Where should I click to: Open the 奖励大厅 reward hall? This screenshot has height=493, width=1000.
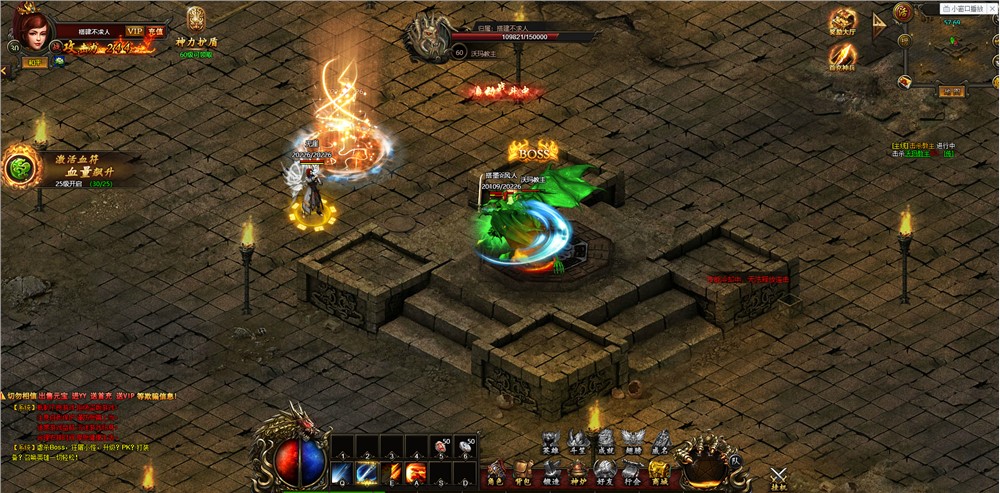(x=843, y=21)
